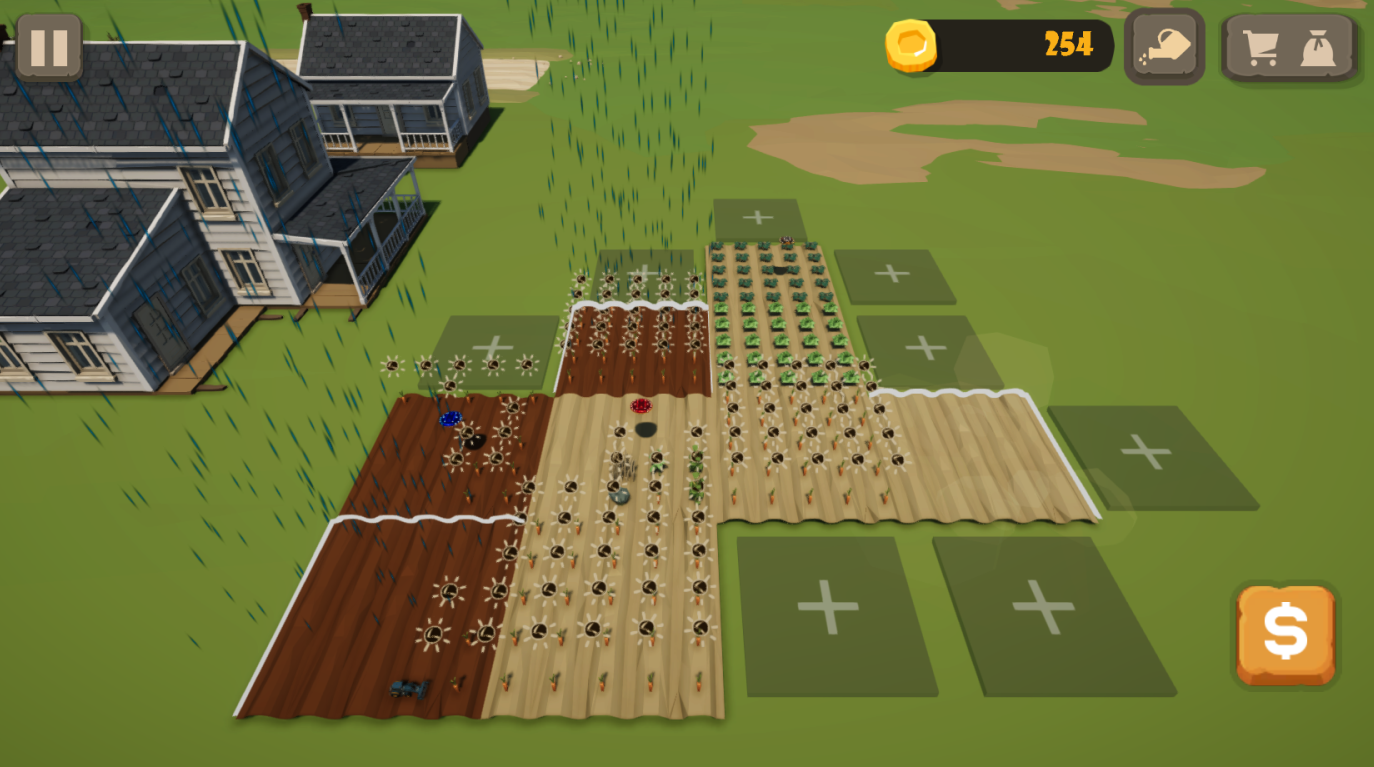The image size is (1374, 767).
Task: Open the money bag inventory
Action: coord(1318,45)
